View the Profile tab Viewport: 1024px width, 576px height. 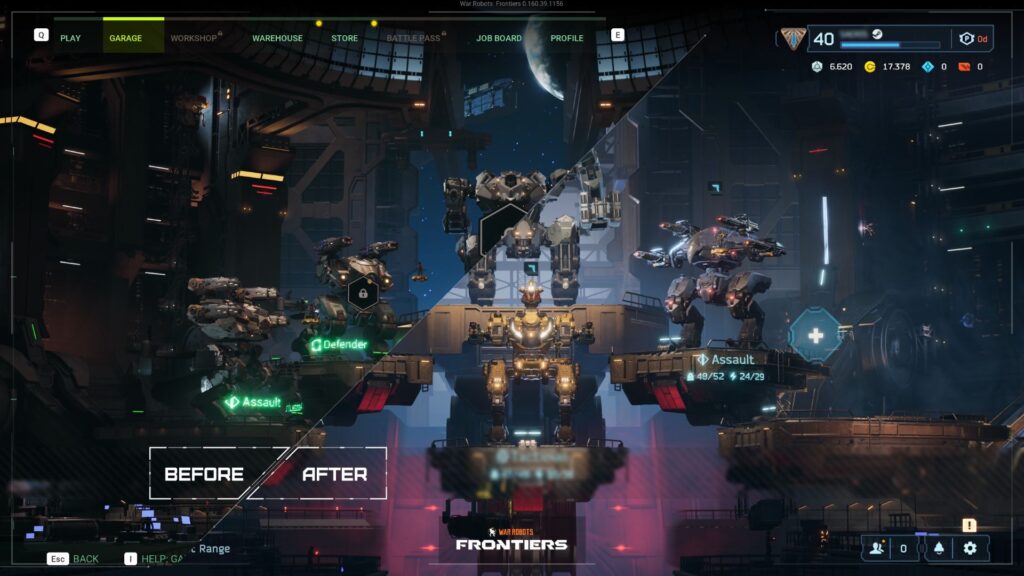[x=567, y=38]
